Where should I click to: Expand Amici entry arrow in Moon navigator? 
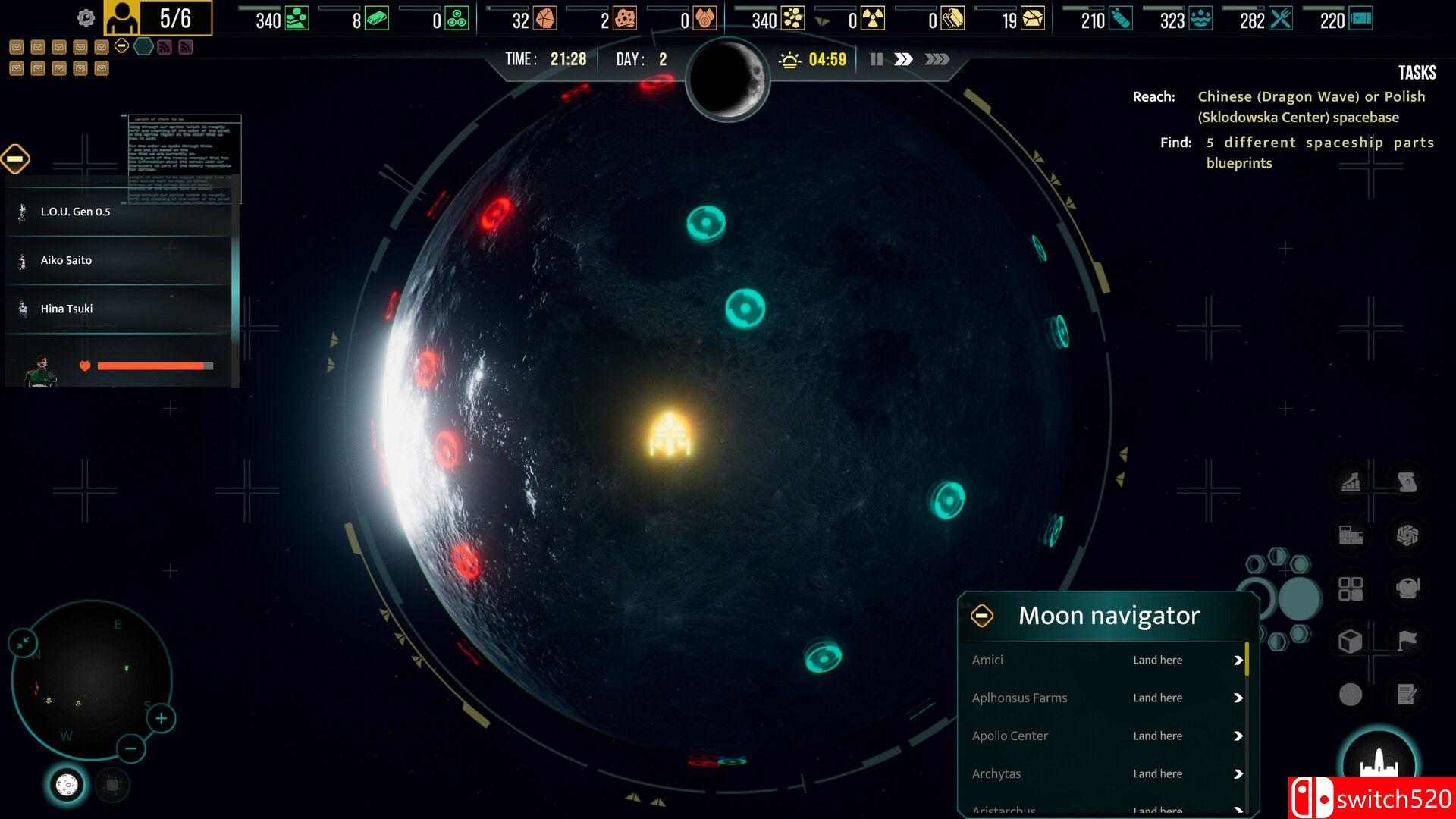point(1237,660)
